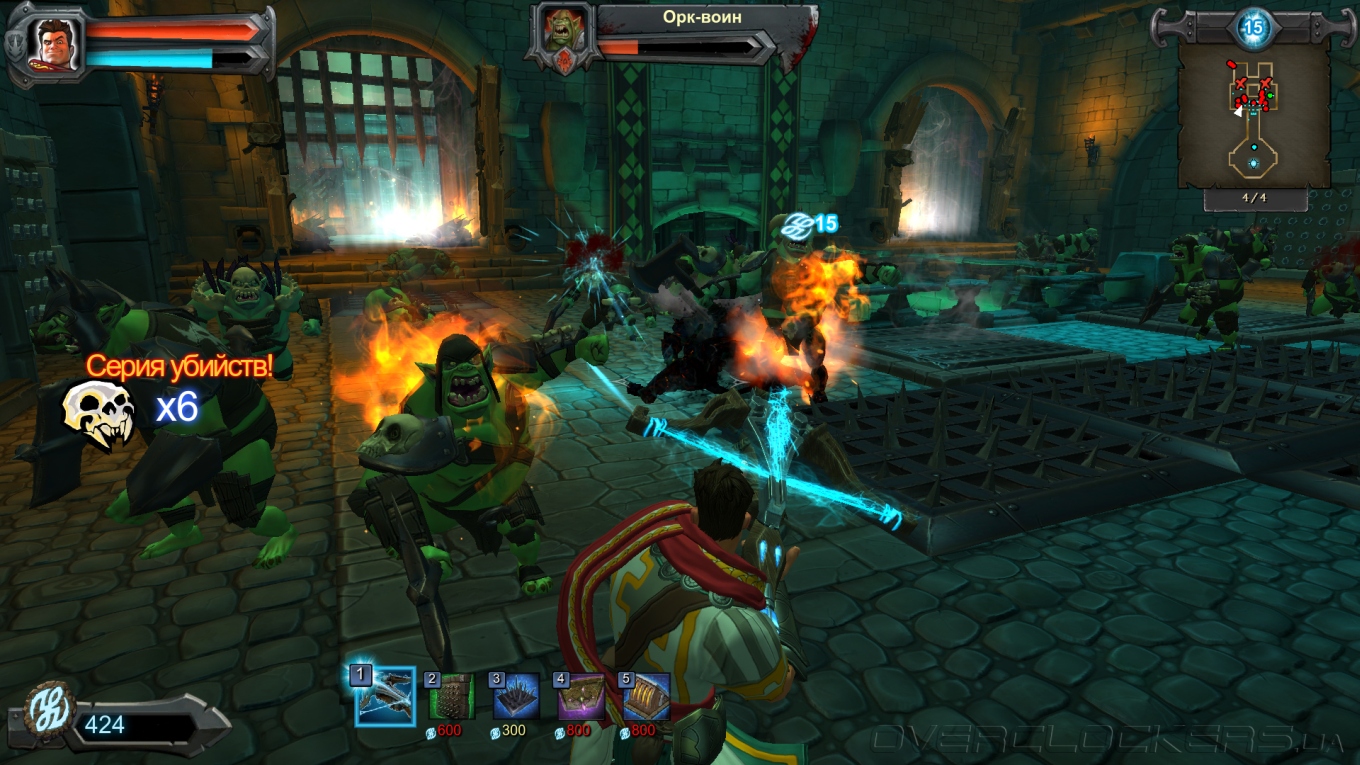Select the orange-bladed trap in slot 5

(x=646, y=697)
